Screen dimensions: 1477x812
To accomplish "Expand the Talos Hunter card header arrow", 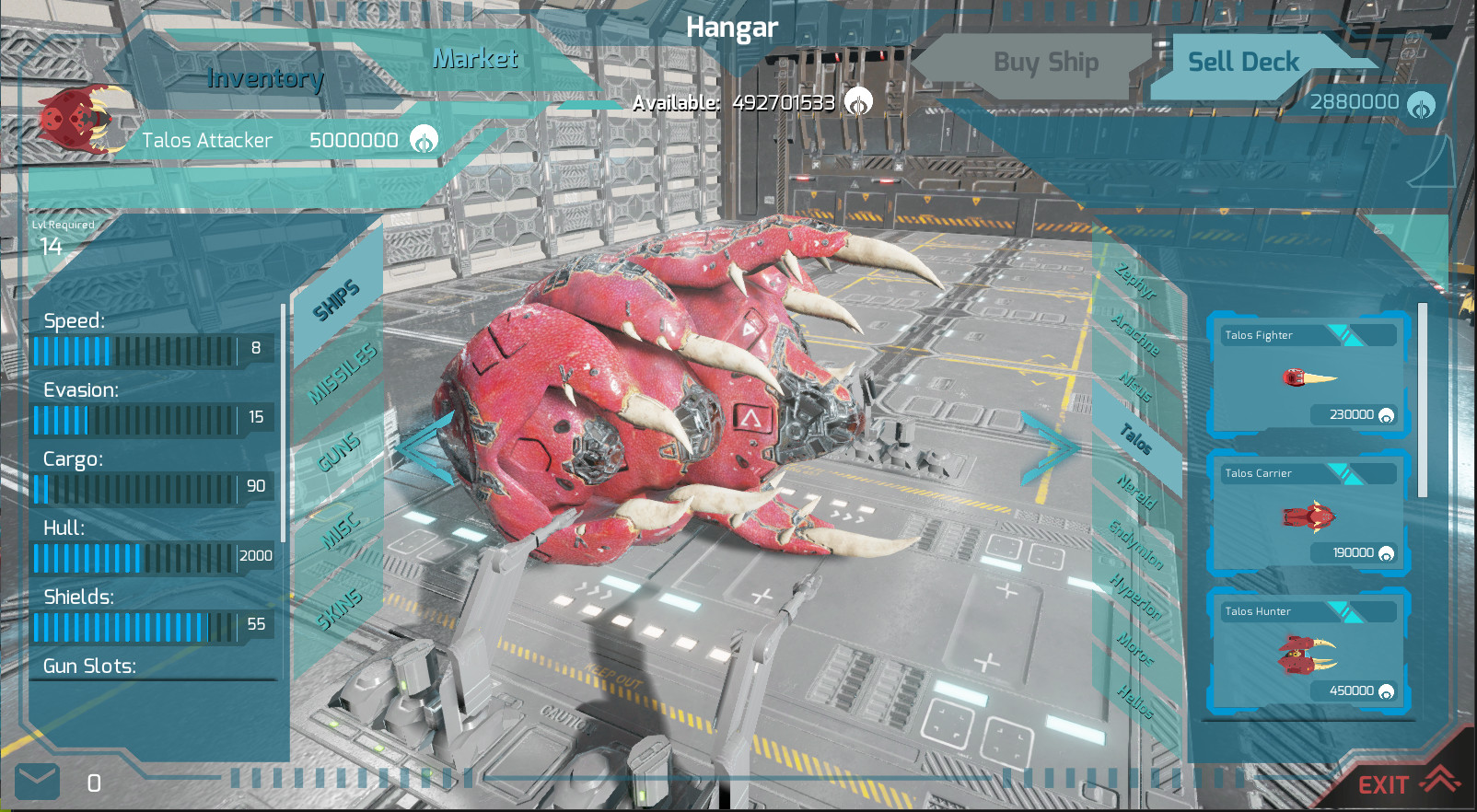I will point(1343,610).
